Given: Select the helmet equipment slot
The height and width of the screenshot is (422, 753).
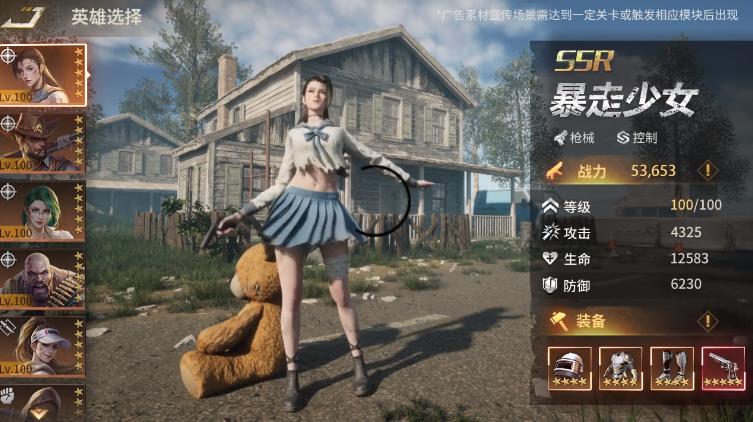Looking at the screenshot, I should (x=570, y=368).
